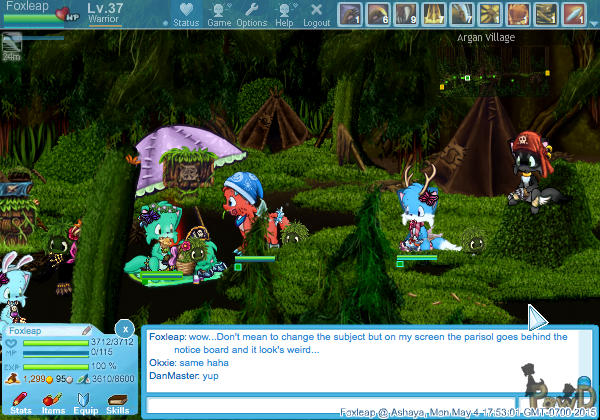Click the pencil edit icon beside Foxleap

[87, 330]
